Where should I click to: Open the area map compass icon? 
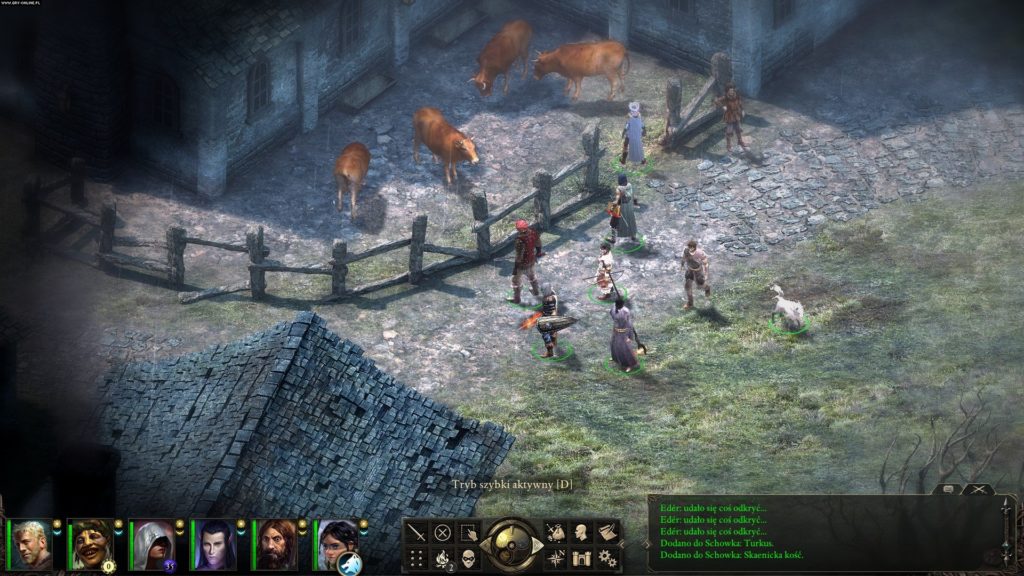tap(555, 558)
